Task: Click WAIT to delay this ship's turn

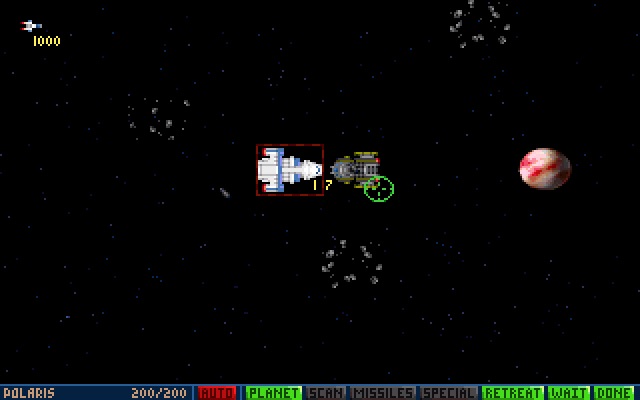Action: pyautogui.click(x=569, y=393)
